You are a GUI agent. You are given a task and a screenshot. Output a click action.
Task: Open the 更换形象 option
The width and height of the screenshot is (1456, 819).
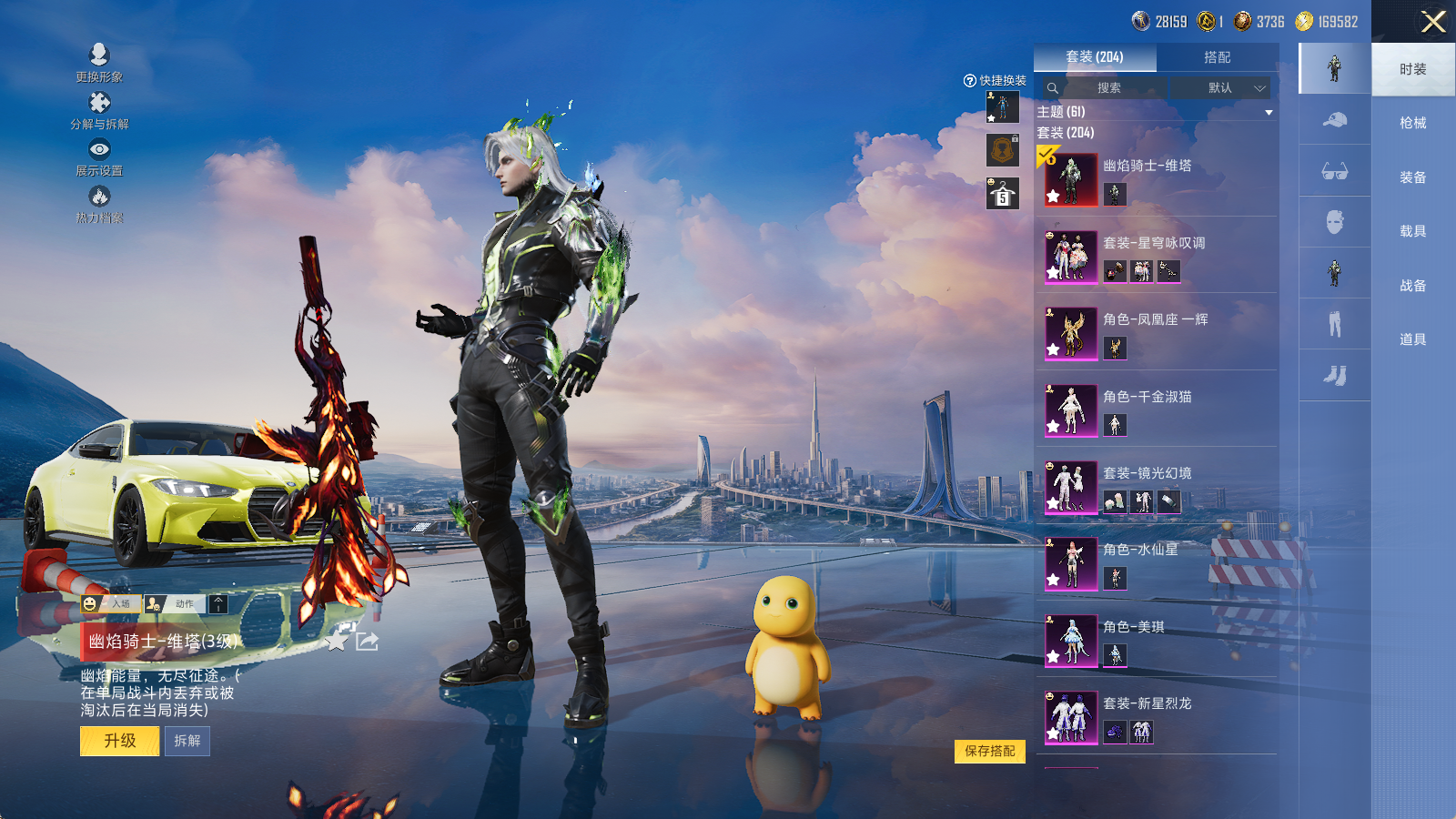coord(99,63)
